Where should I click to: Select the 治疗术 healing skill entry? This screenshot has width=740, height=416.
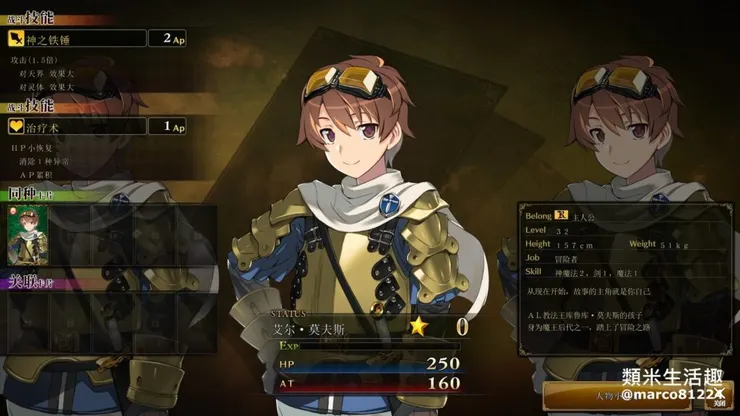pyautogui.click(x=75, y=126)
